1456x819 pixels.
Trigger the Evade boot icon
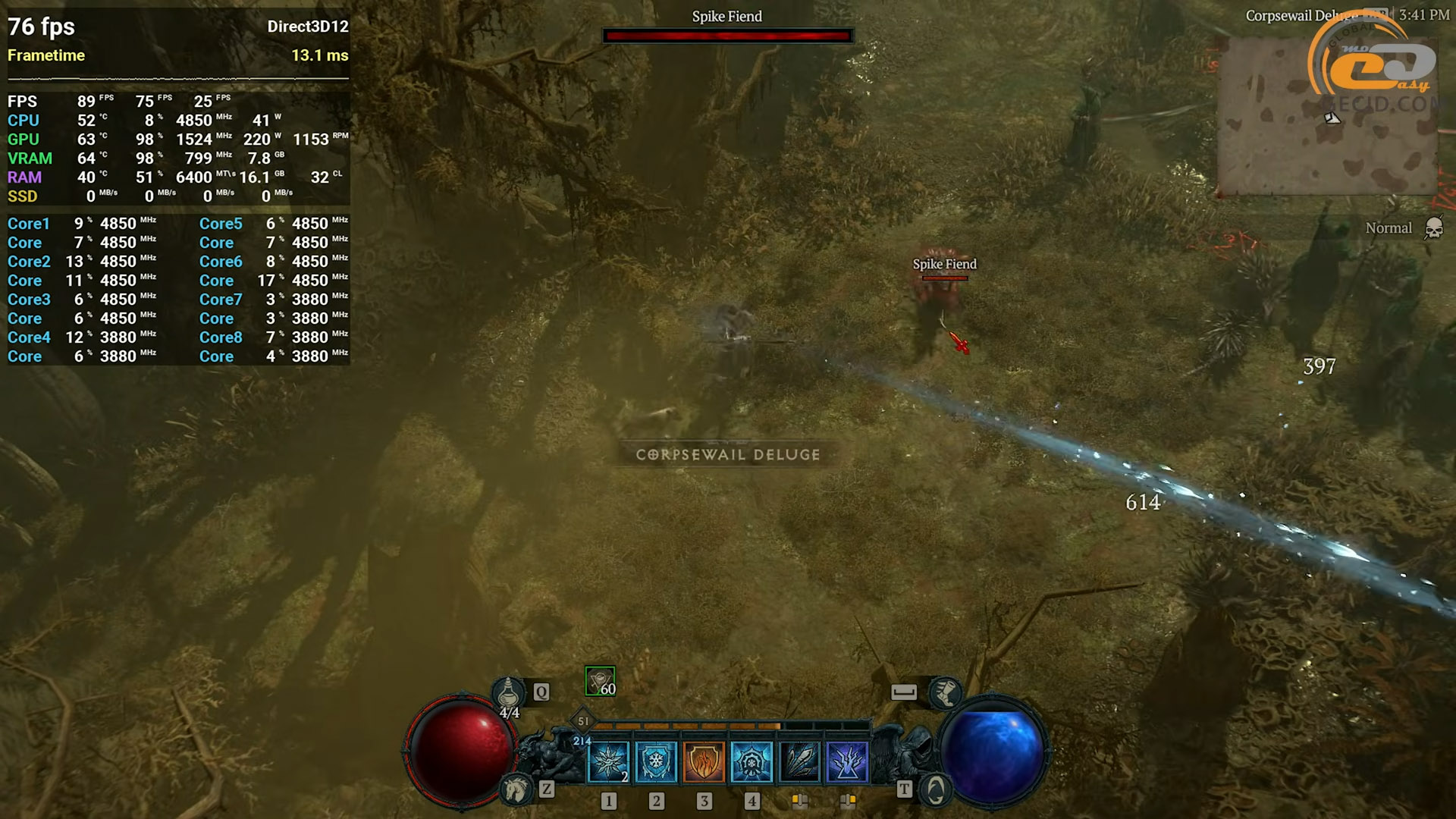[x=945, y=692]
